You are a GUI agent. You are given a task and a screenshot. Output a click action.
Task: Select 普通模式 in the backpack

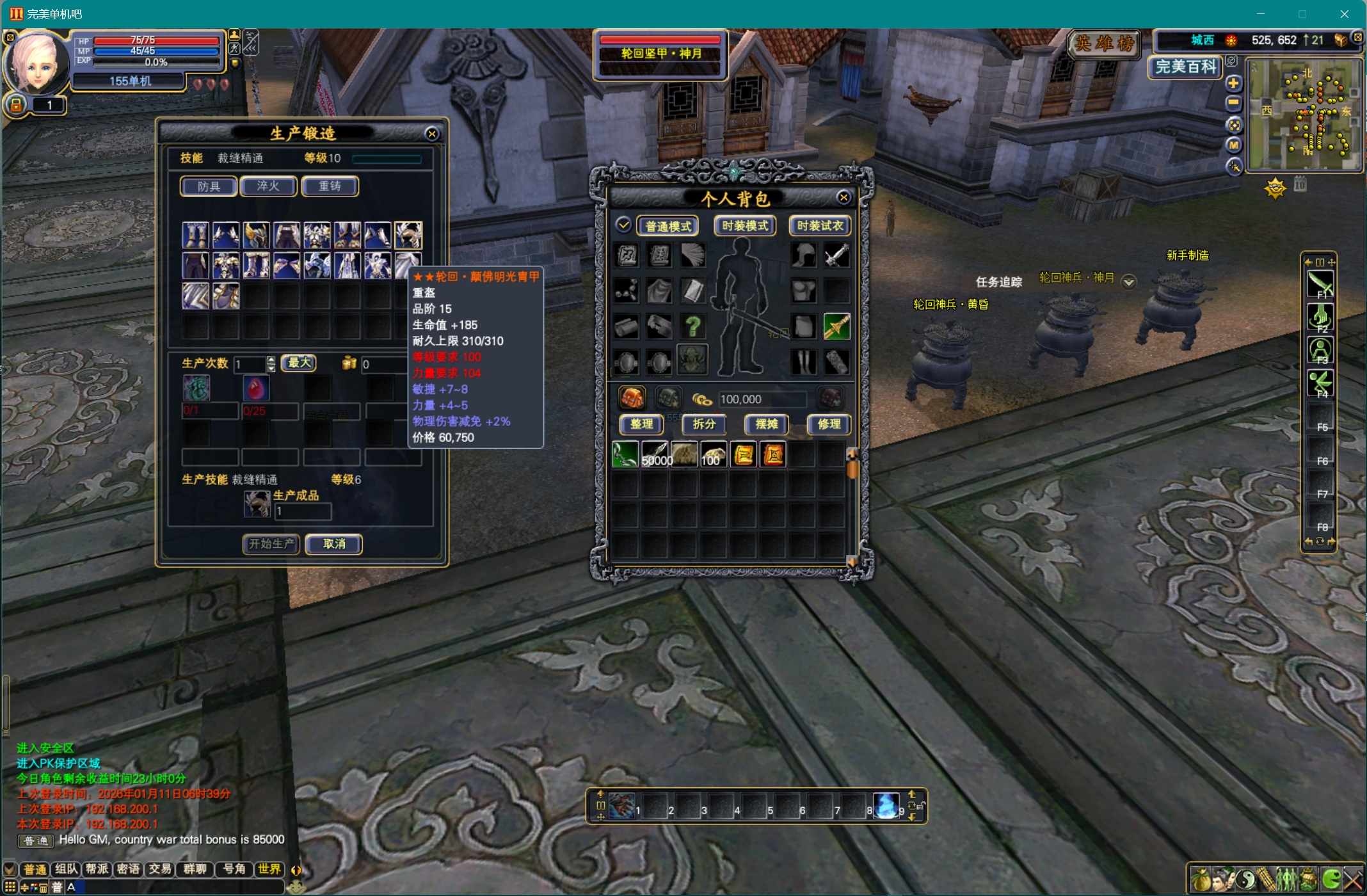point(668,226)
